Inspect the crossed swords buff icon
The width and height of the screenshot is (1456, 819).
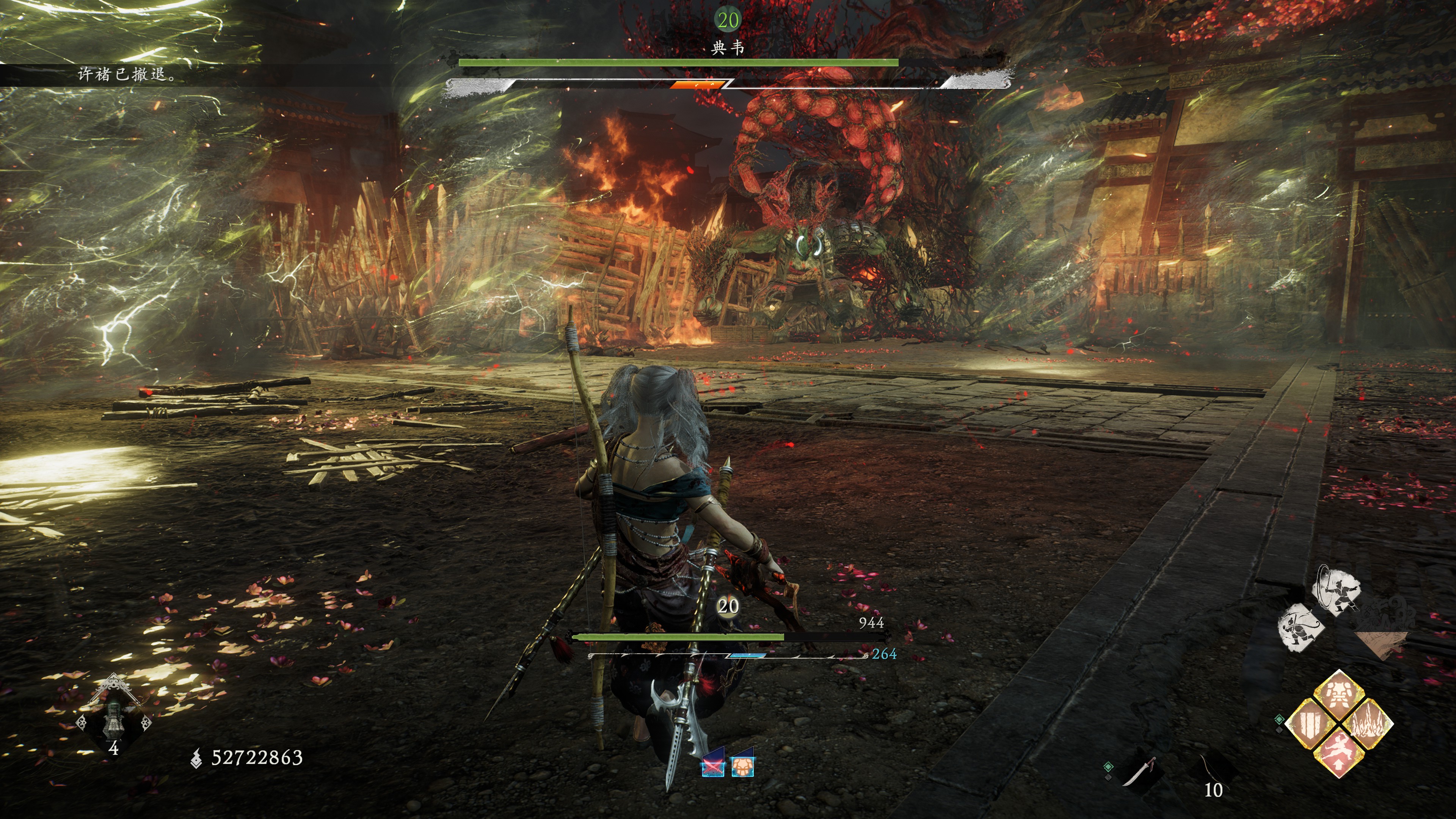(x=713, y=766)
